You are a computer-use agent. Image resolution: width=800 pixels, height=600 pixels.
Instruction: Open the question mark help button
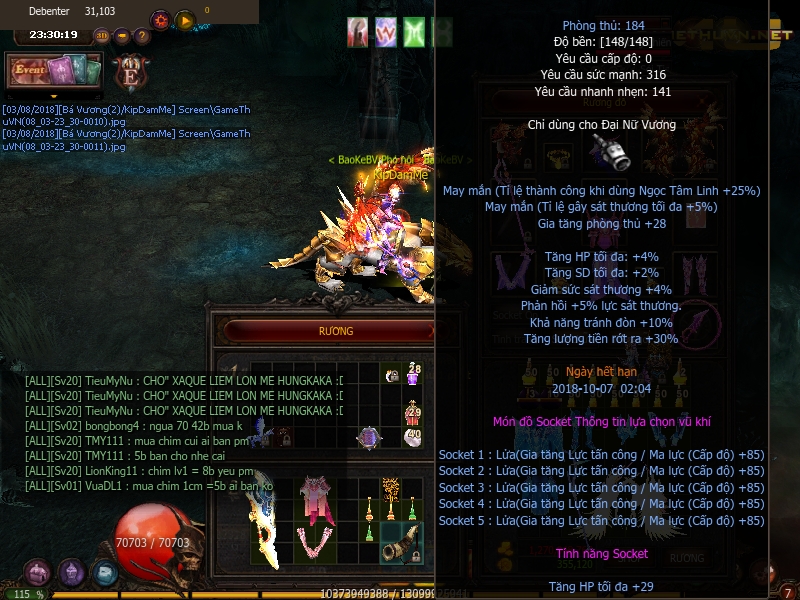tap(142, 36)
